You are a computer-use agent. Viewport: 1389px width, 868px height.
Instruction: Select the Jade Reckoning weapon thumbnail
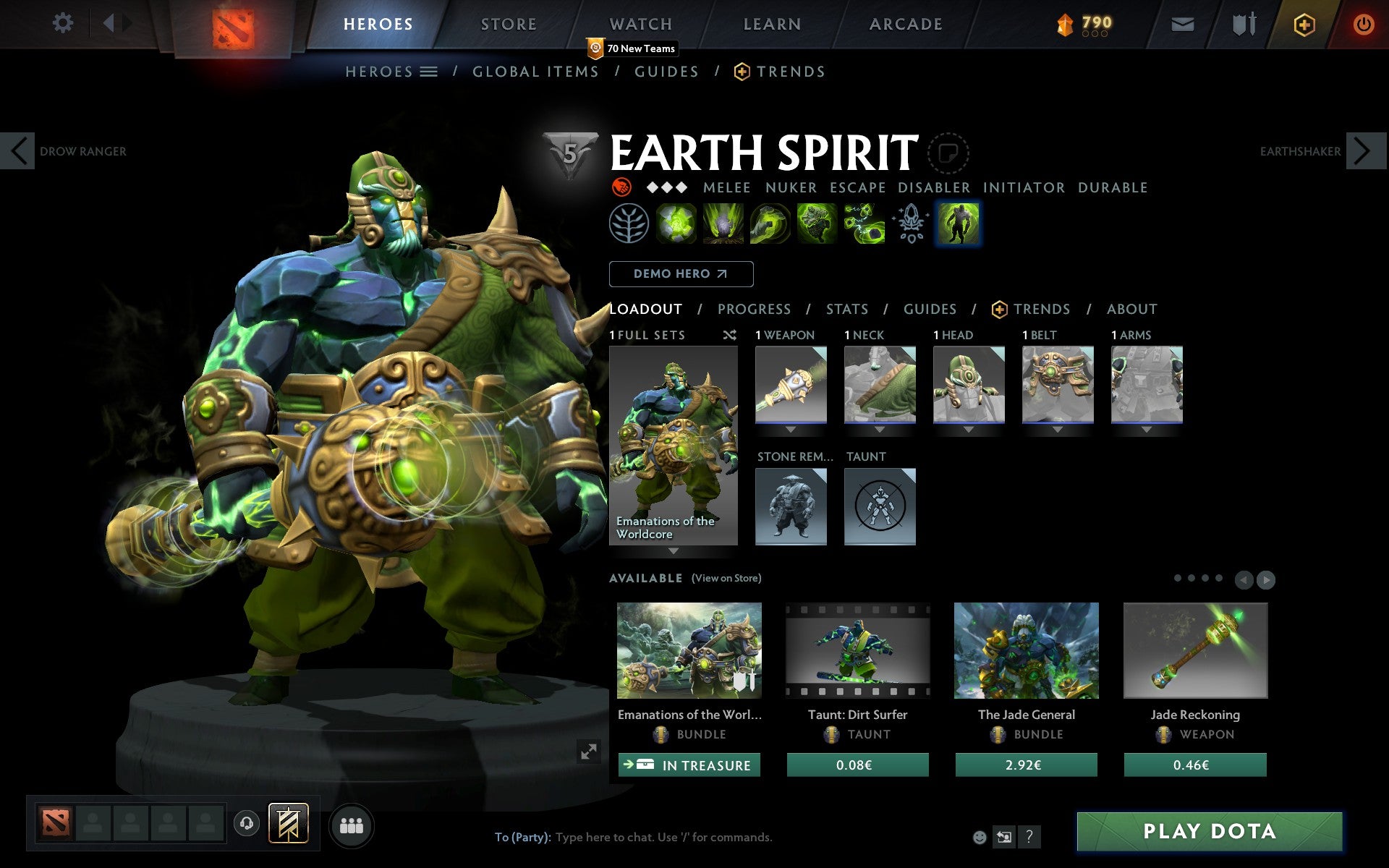pos(1195,650)
